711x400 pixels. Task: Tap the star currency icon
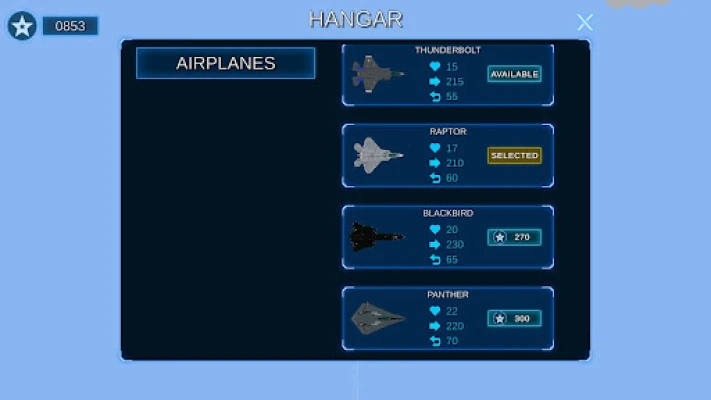22,26
